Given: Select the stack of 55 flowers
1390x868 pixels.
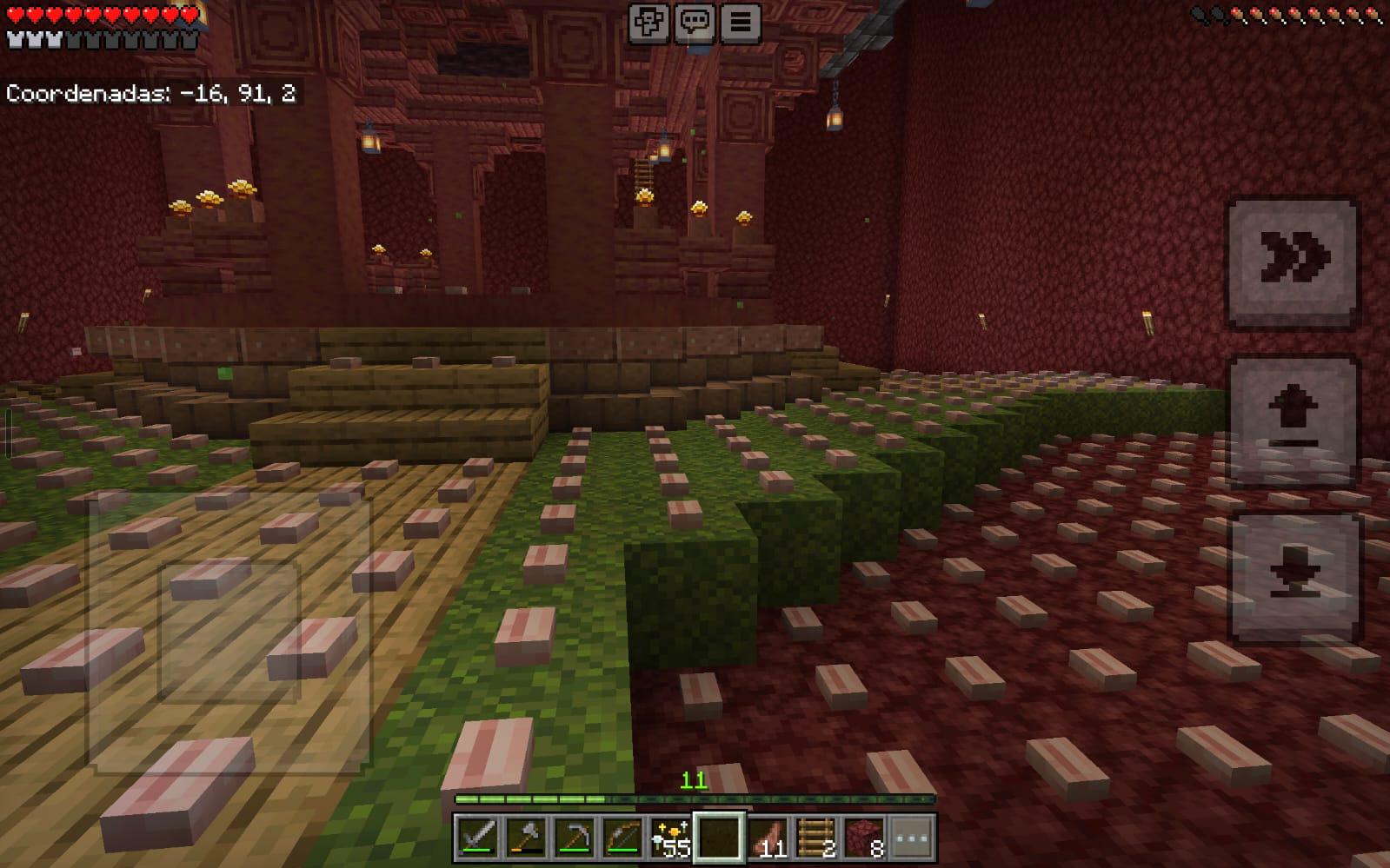Looking at the screenshot, I should [670, 838].
